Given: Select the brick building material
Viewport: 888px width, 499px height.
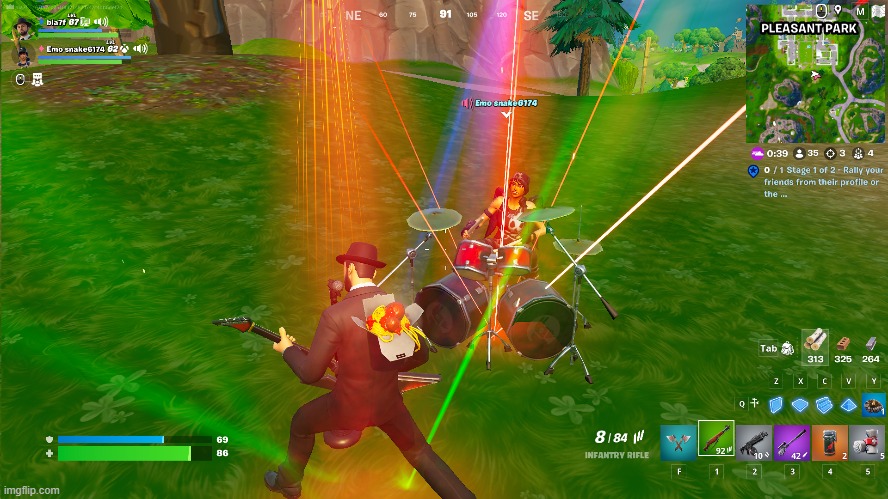Looking at the screenshot, I should [843, 342].
